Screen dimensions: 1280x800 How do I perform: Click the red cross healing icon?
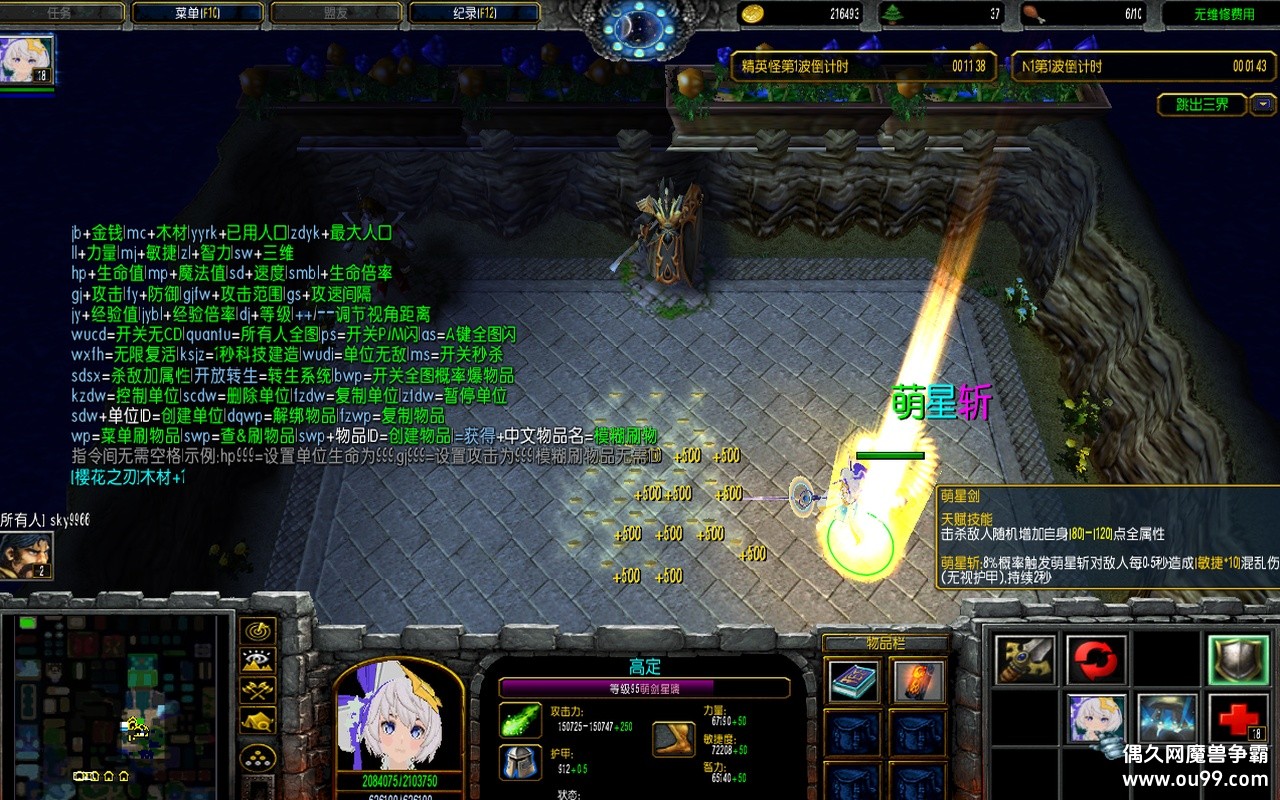(x=1236, y=718)
